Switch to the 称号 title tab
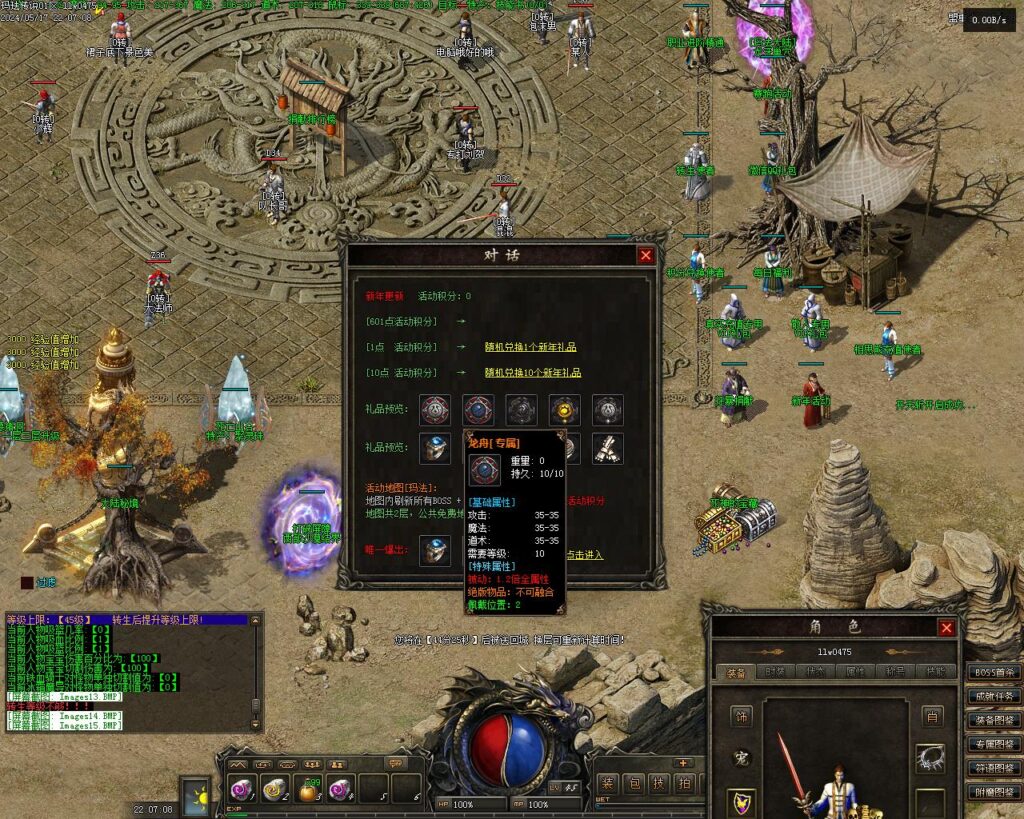 (x=897, y=672)
